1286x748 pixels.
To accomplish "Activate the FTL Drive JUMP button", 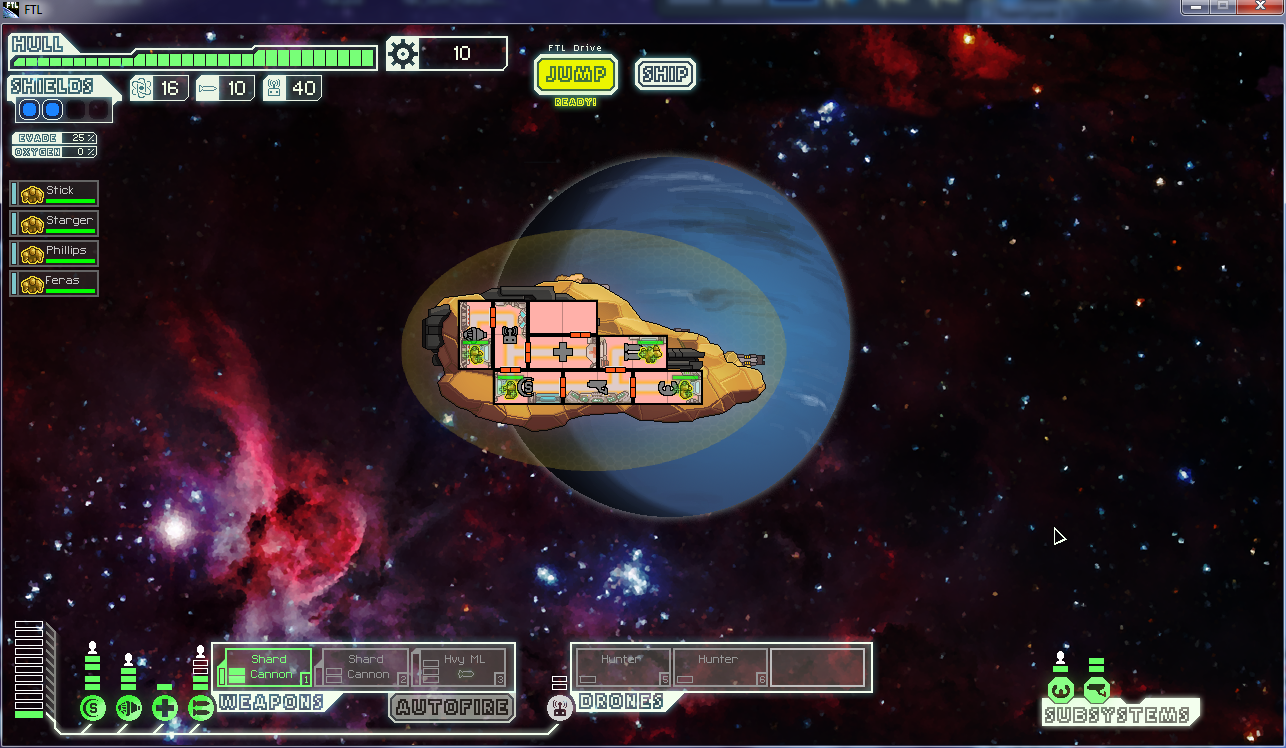I will tap(576, 75).
